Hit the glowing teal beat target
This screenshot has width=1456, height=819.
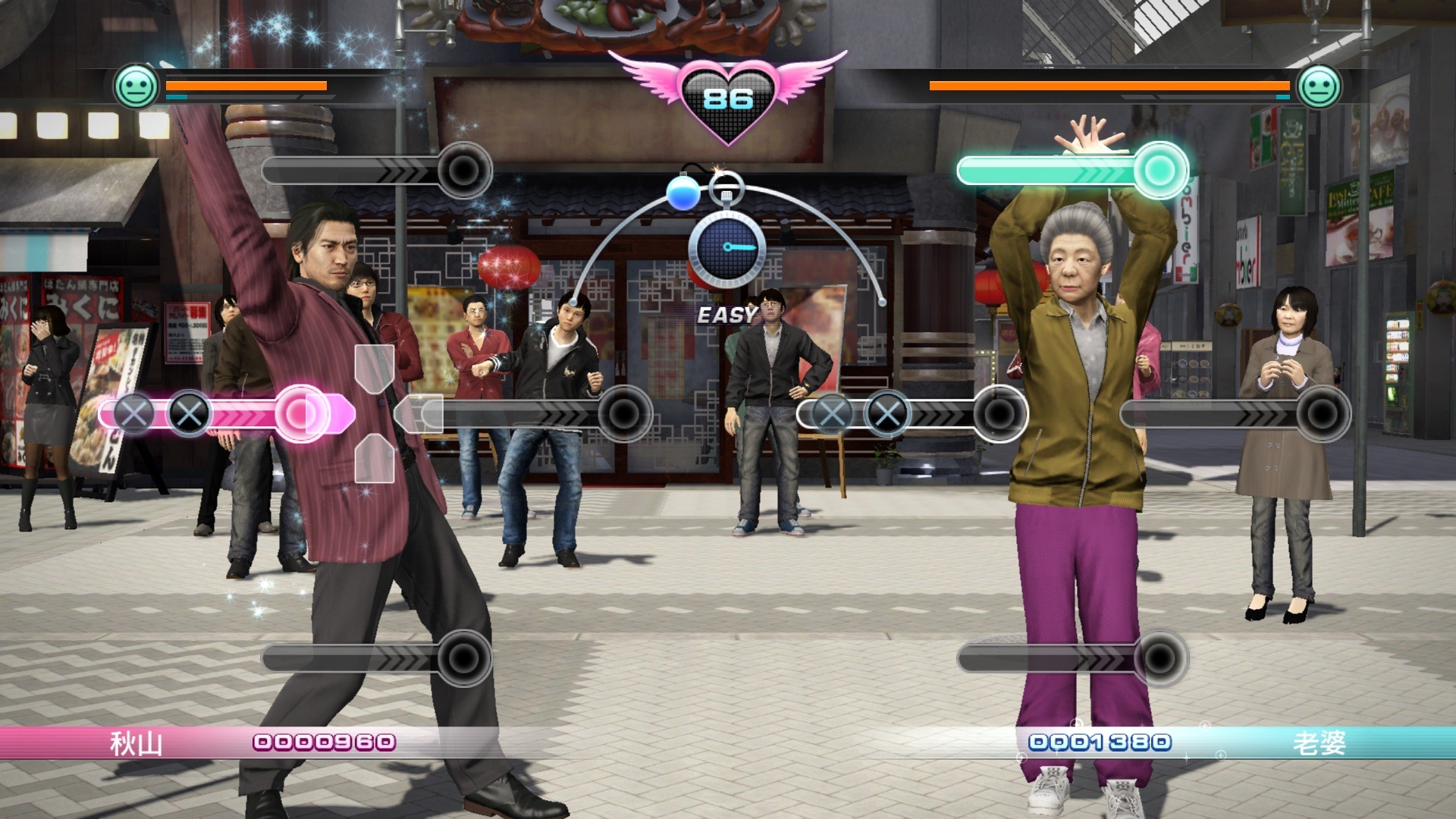1159,171
